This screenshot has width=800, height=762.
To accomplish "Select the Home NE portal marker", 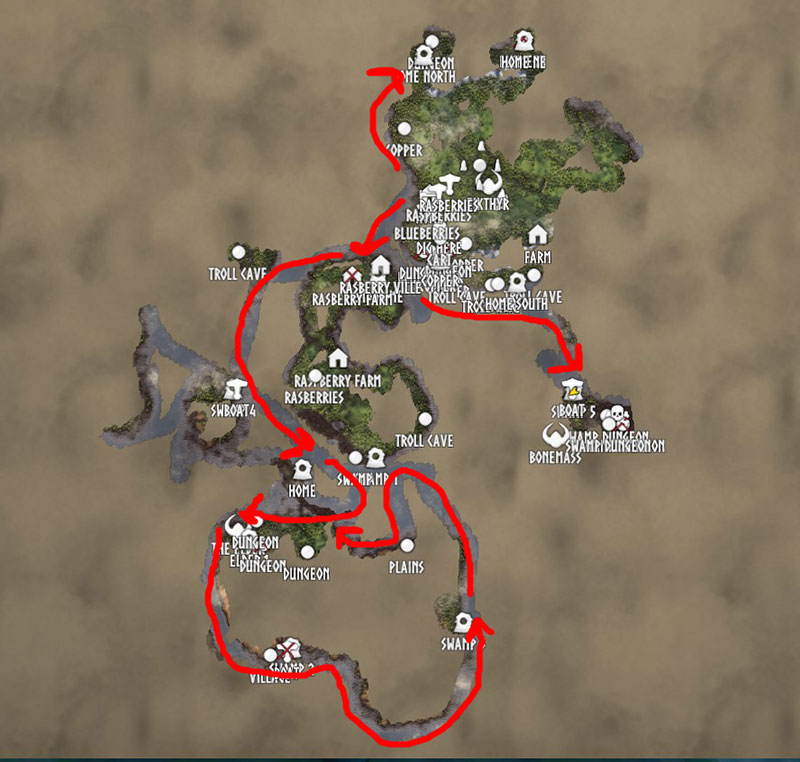I will tap(522, 42).
